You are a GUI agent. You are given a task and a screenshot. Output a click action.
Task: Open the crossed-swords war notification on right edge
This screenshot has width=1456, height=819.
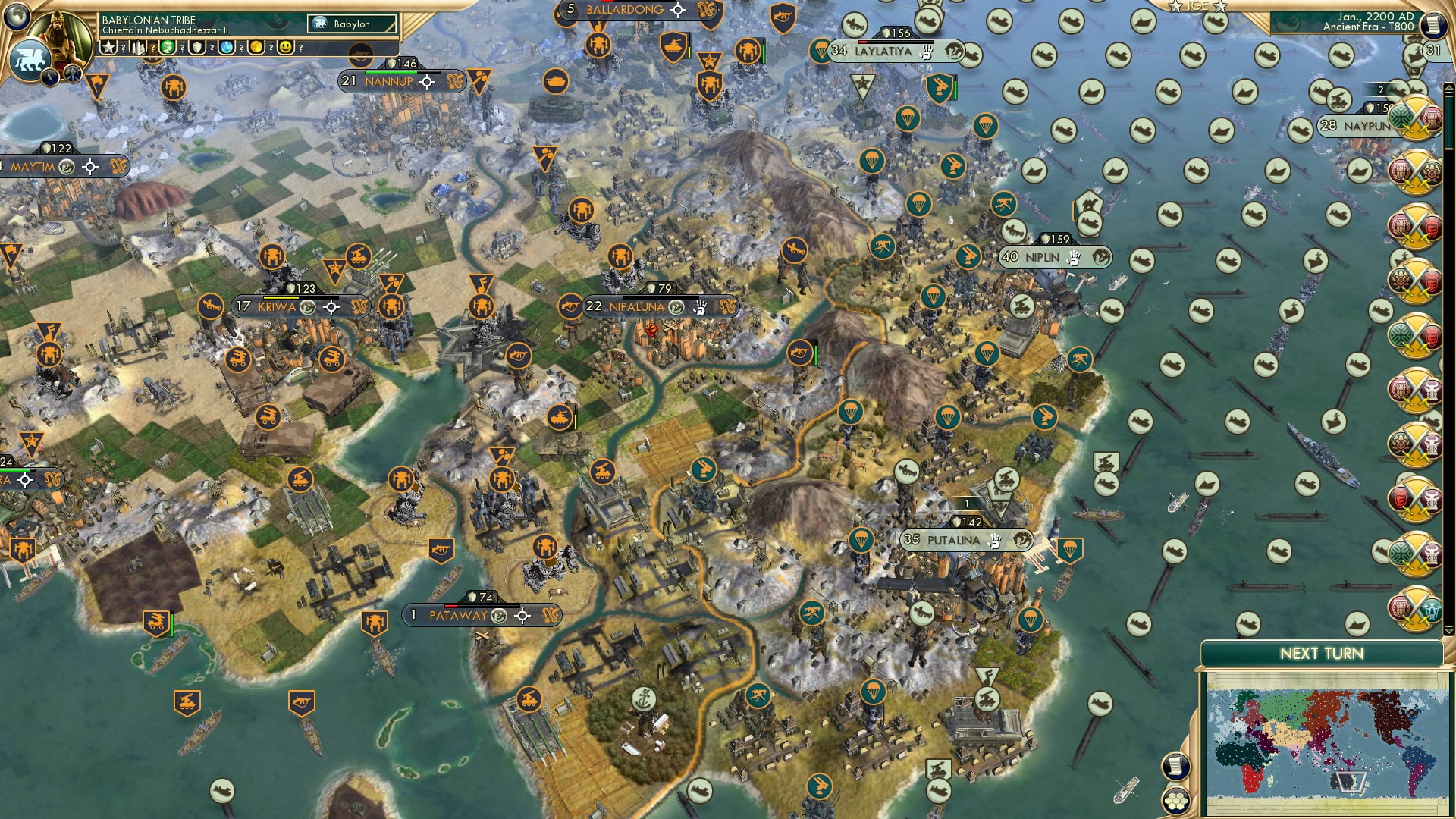tap(1417, 121)
